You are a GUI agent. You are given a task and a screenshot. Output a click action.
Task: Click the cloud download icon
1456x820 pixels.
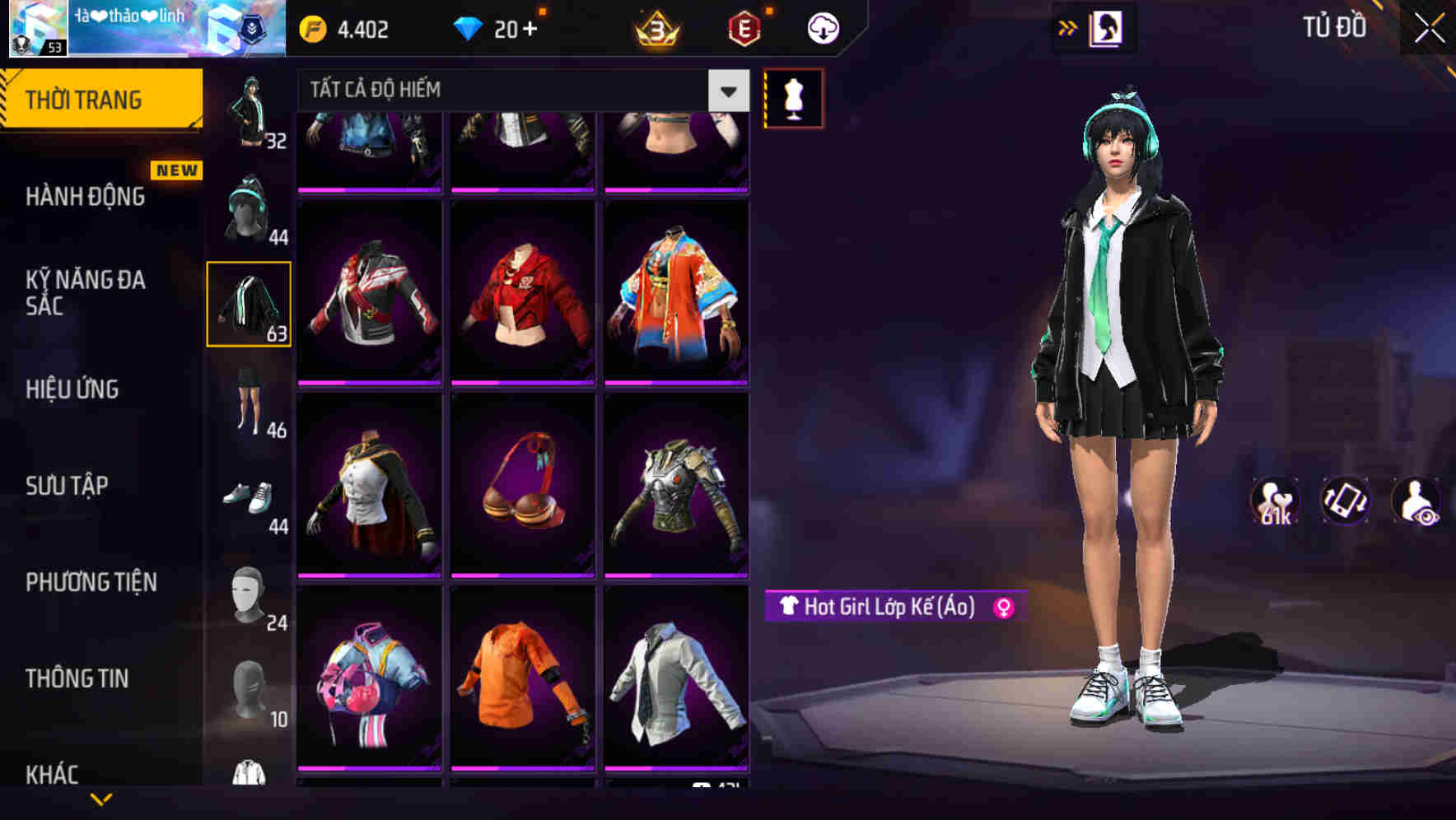point(823,26)
